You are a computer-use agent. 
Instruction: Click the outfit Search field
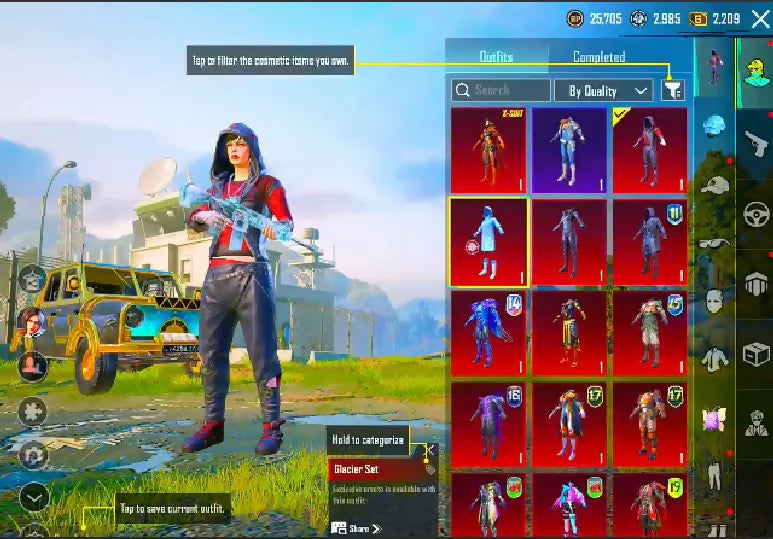click(500, 90)
